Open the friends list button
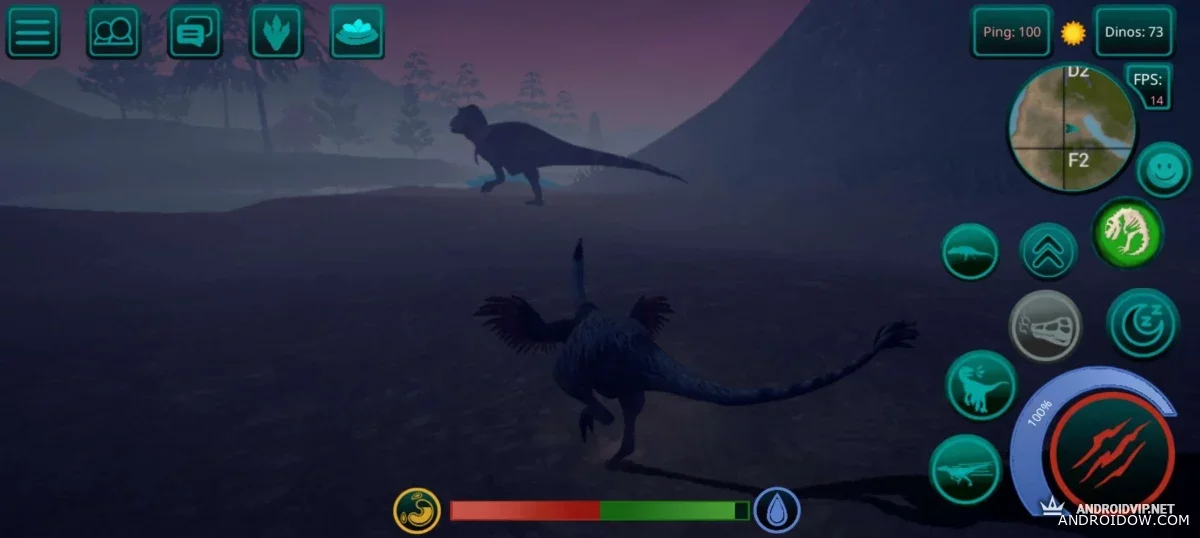This screenshot has width=1200, height=538. (x=113, y=32)
